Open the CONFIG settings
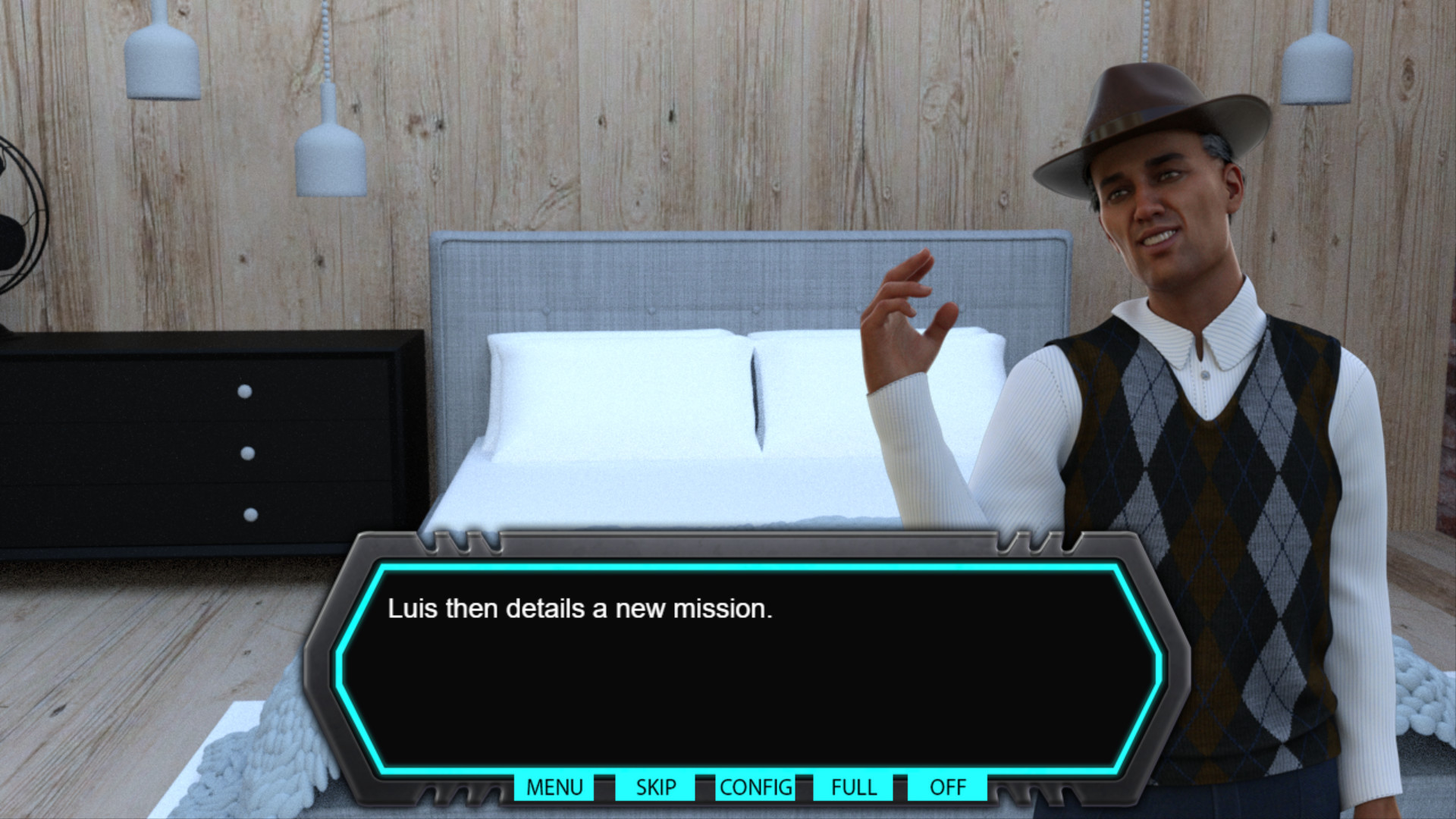The height and width of the screenshot is (819, 1456). click(755, 787)
